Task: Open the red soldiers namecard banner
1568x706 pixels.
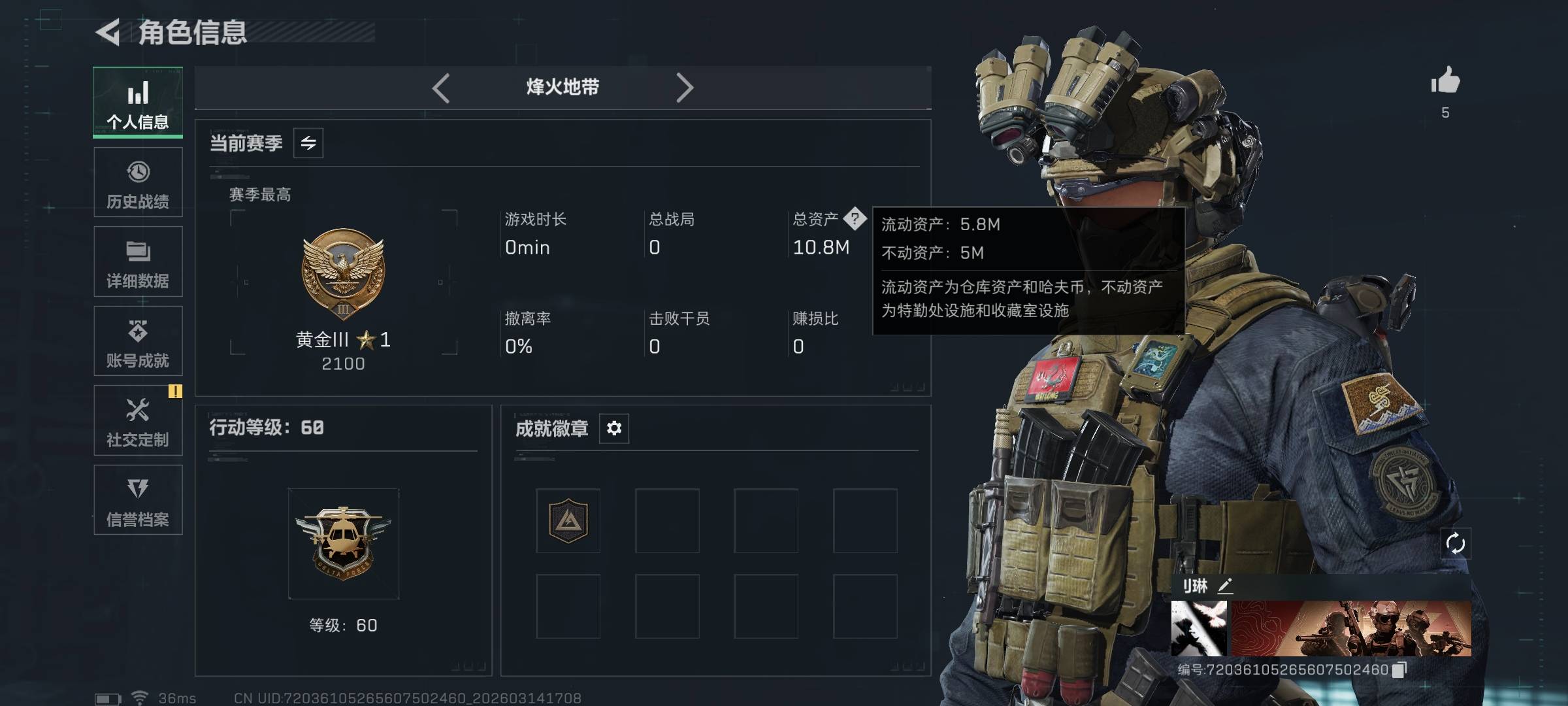Action: [1351, 628]
